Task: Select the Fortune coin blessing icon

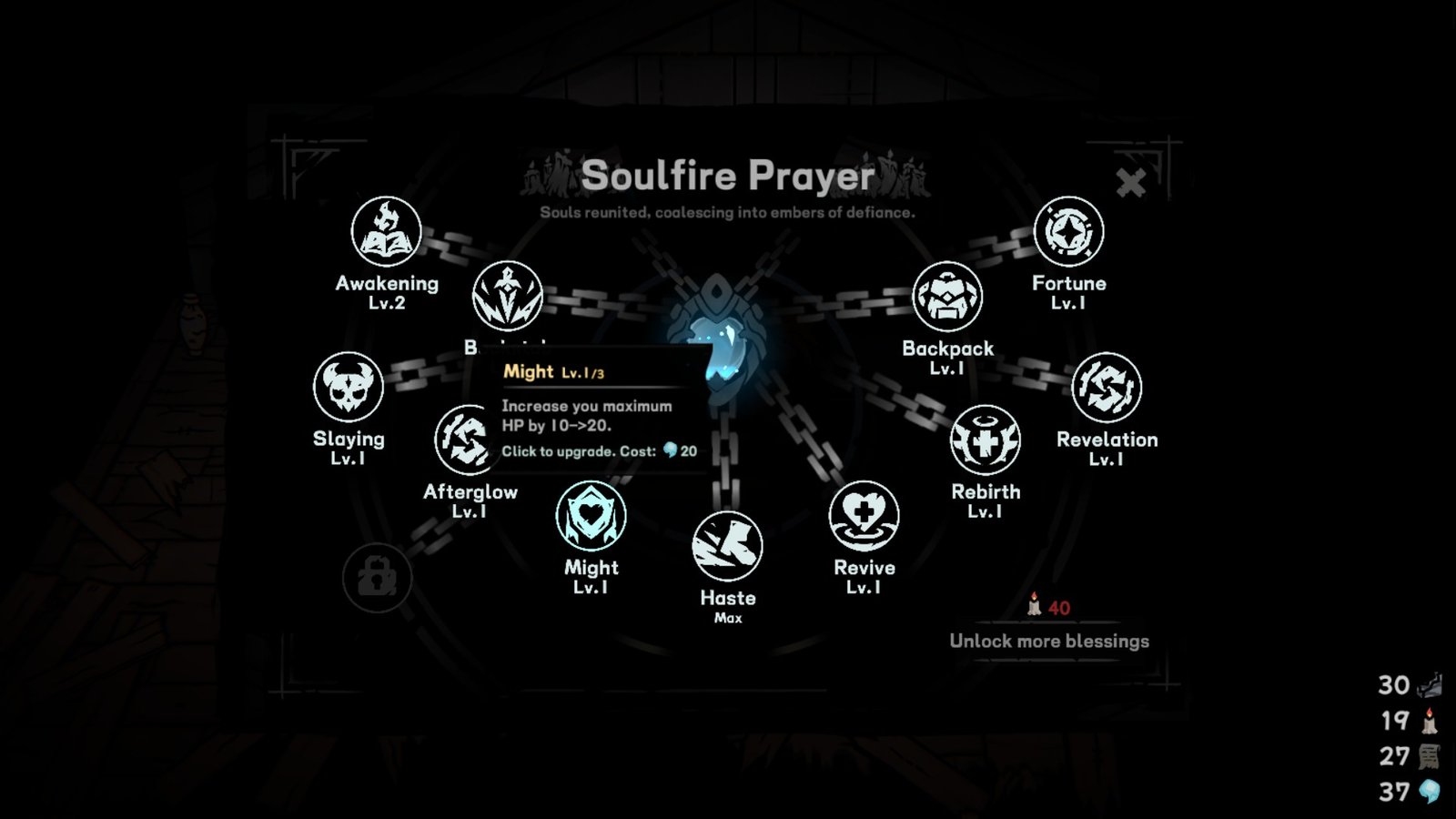Action: 1070,231
